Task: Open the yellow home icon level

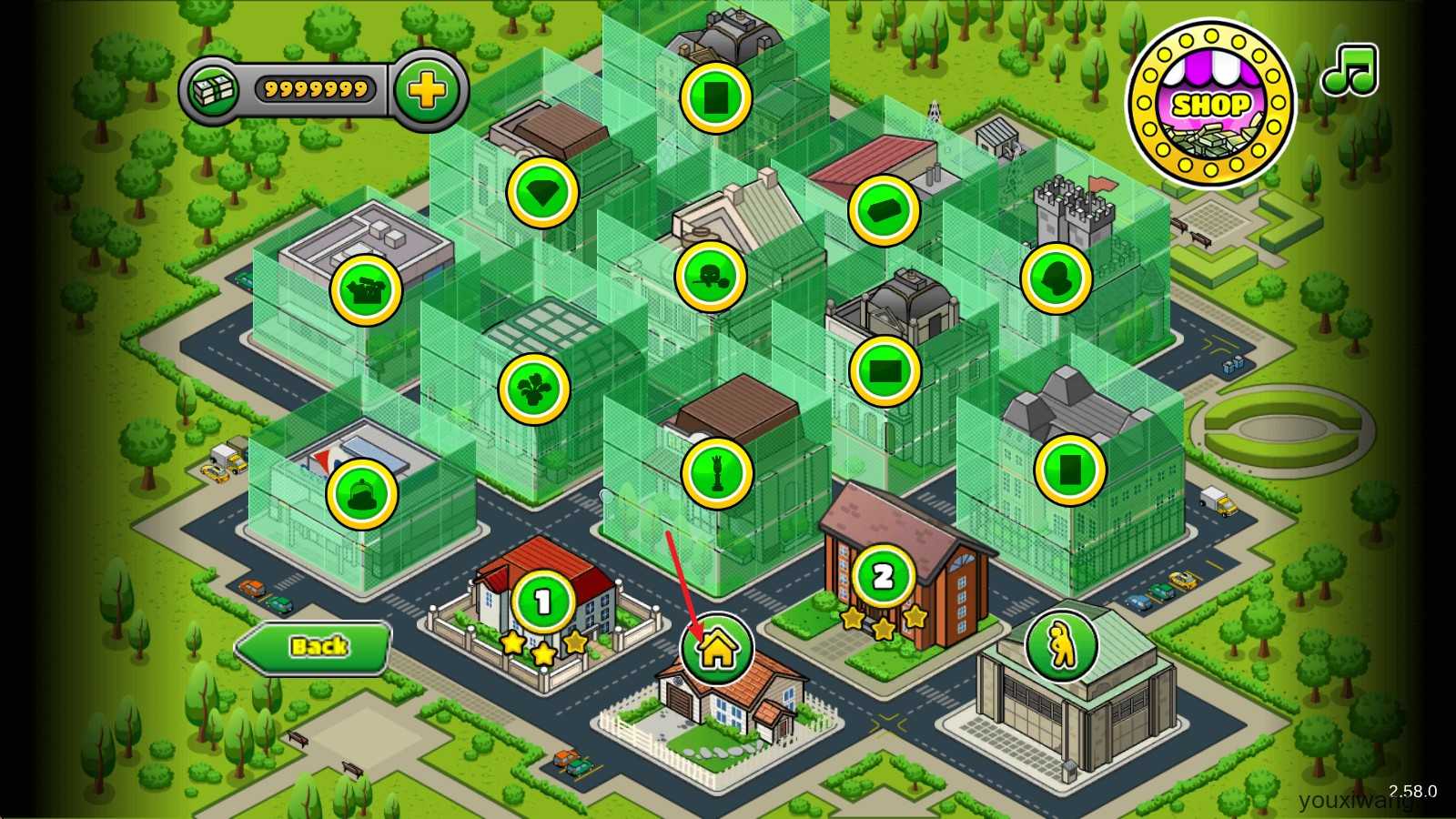Action: [717, 649]
